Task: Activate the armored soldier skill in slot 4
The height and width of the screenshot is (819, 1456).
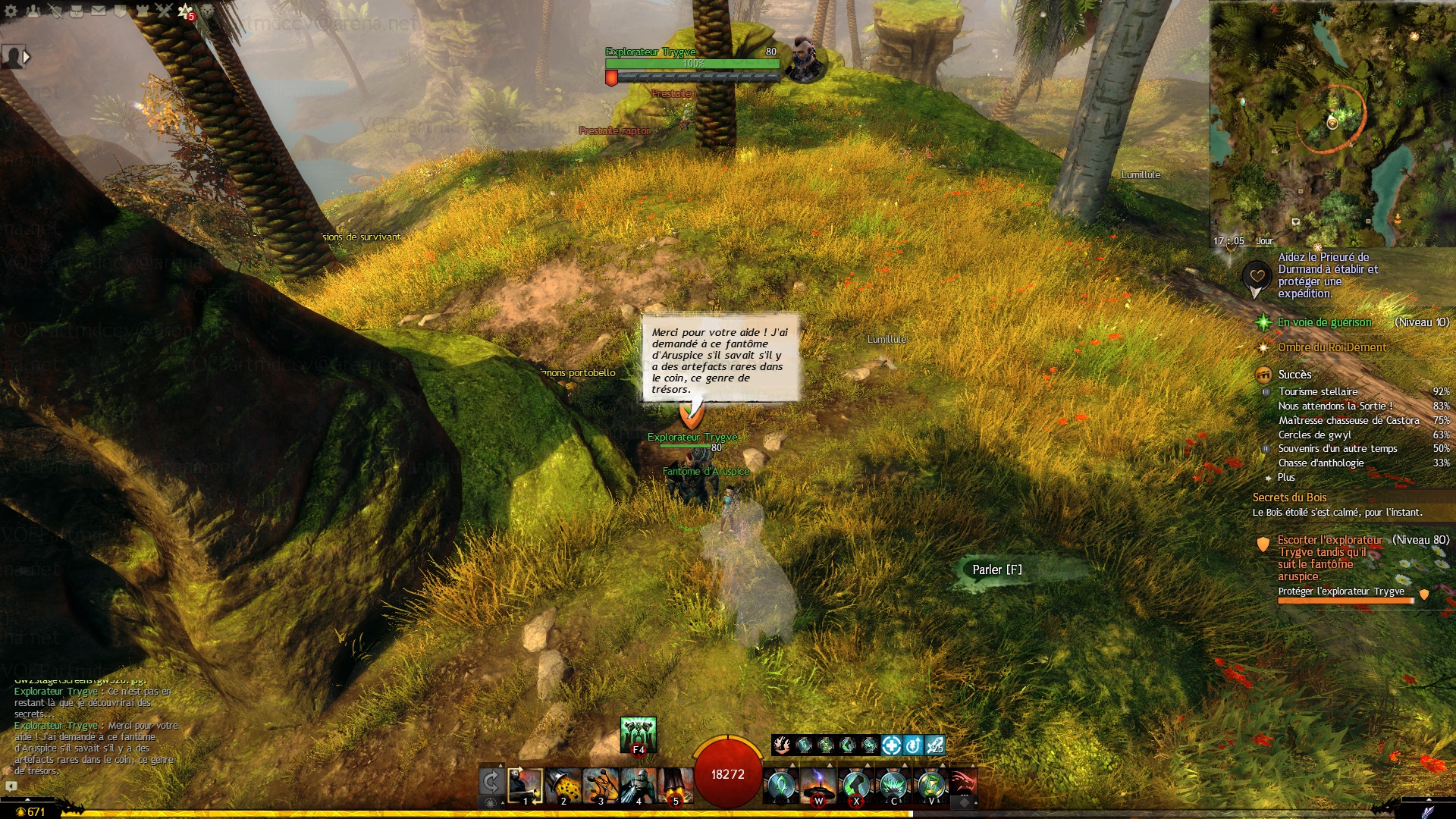Action: pos(638,786)
